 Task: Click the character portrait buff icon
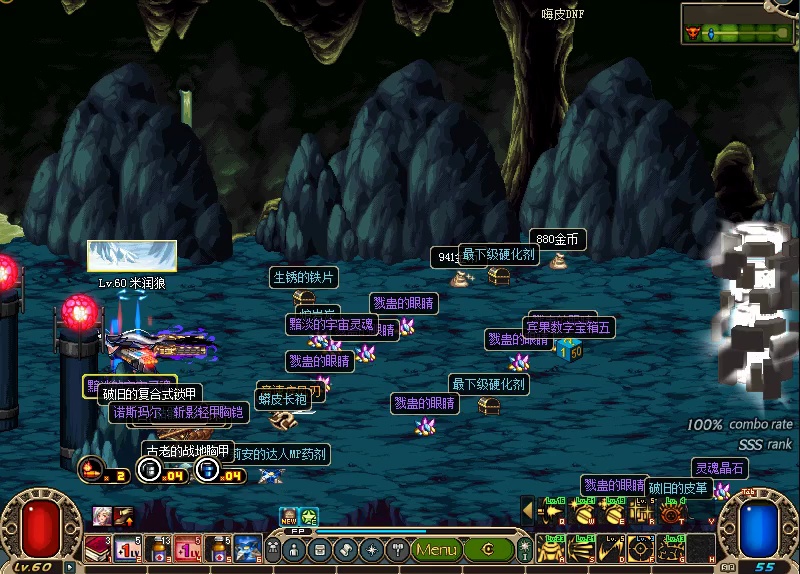[x=101, y=516]
